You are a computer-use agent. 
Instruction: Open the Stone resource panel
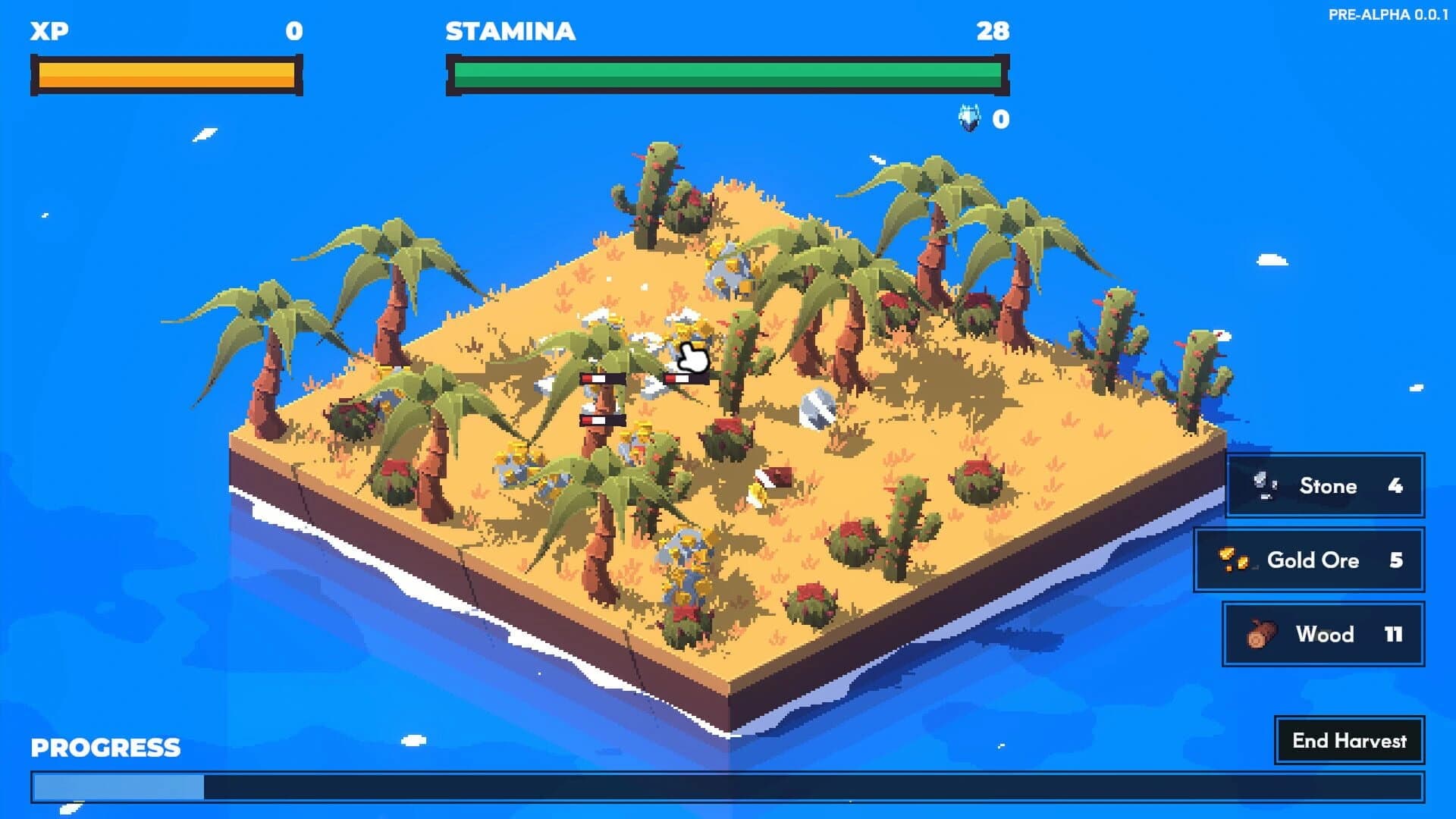click(1324, 486)
